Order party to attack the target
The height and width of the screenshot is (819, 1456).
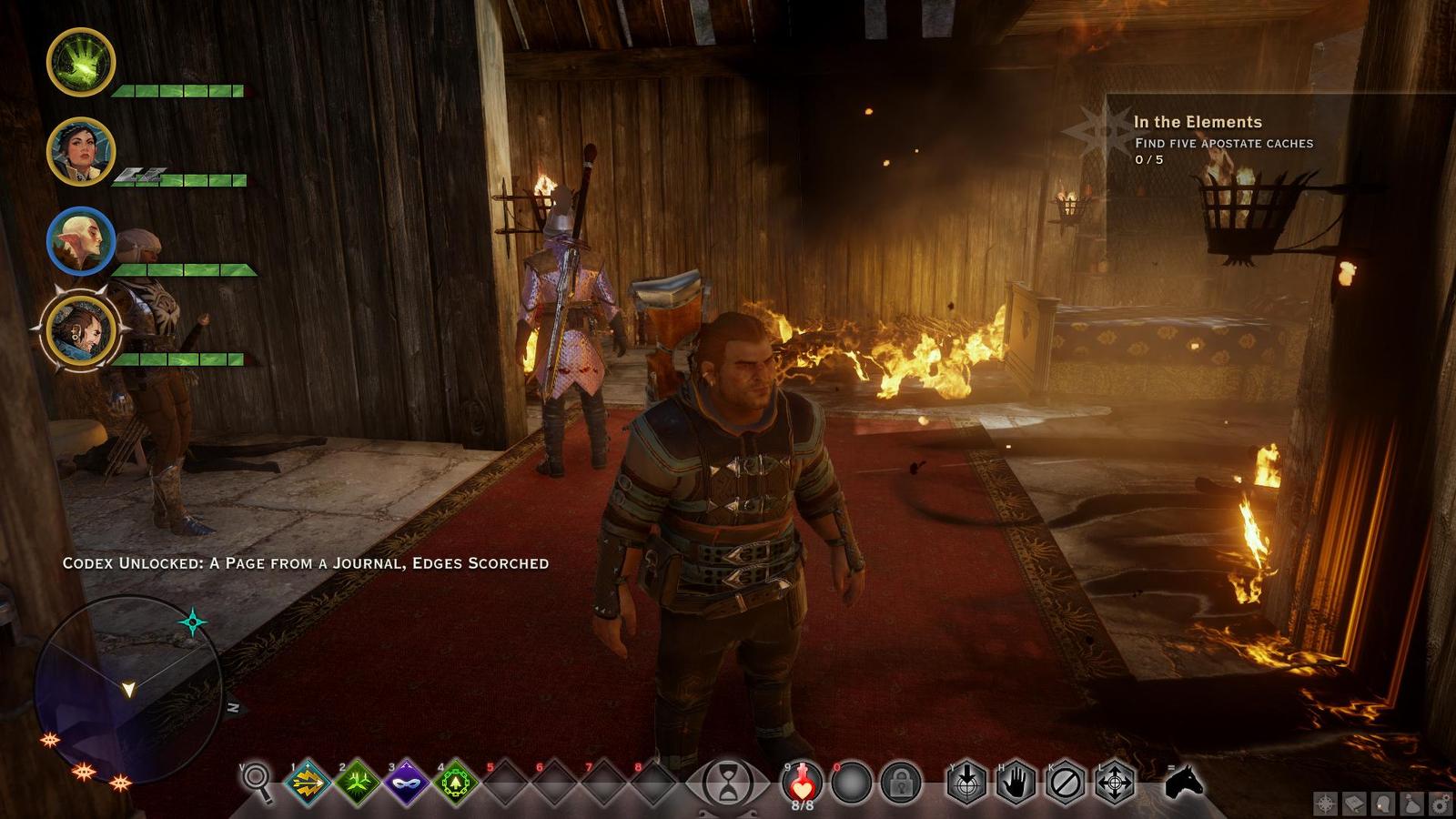(x=966, y=782)
